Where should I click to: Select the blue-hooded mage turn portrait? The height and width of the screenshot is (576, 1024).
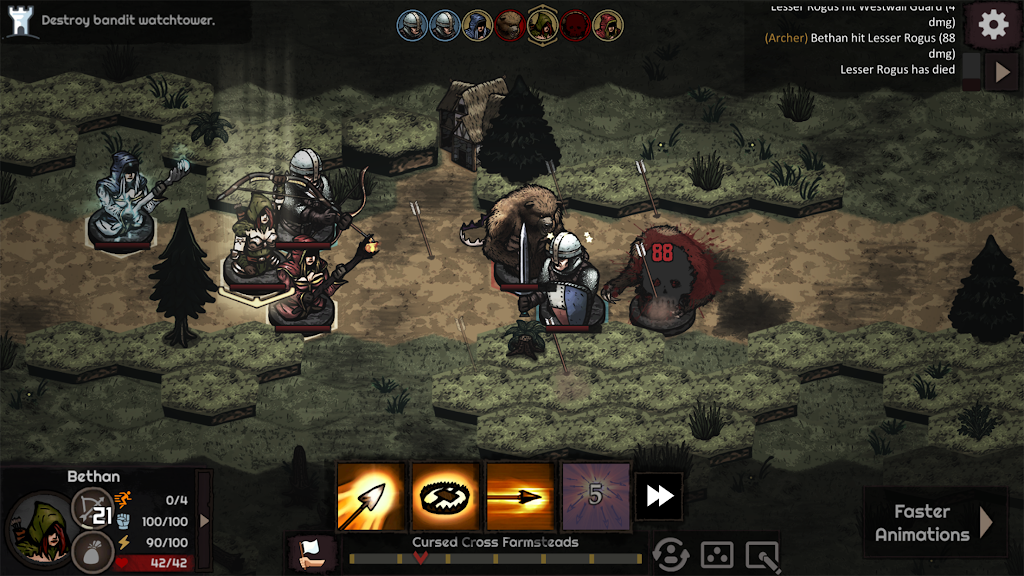click(x=478, y=25)
